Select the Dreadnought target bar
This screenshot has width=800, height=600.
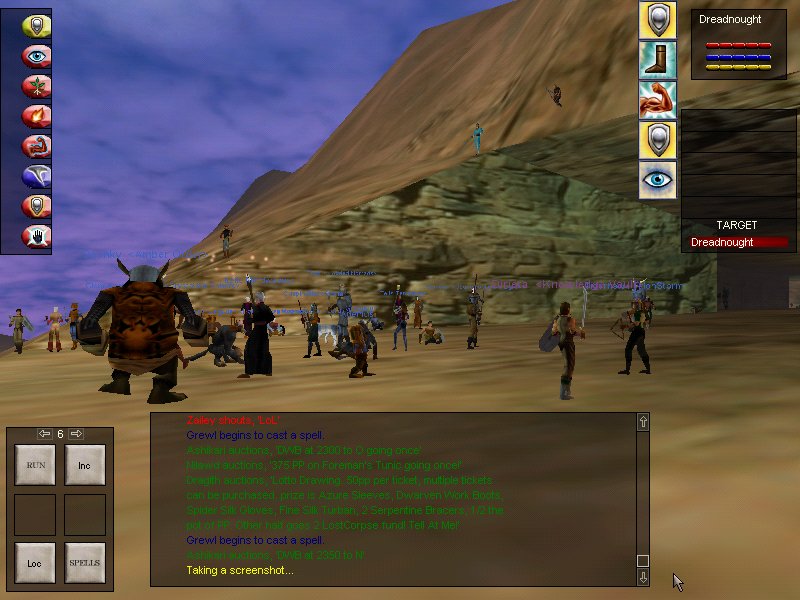[739, 243]
